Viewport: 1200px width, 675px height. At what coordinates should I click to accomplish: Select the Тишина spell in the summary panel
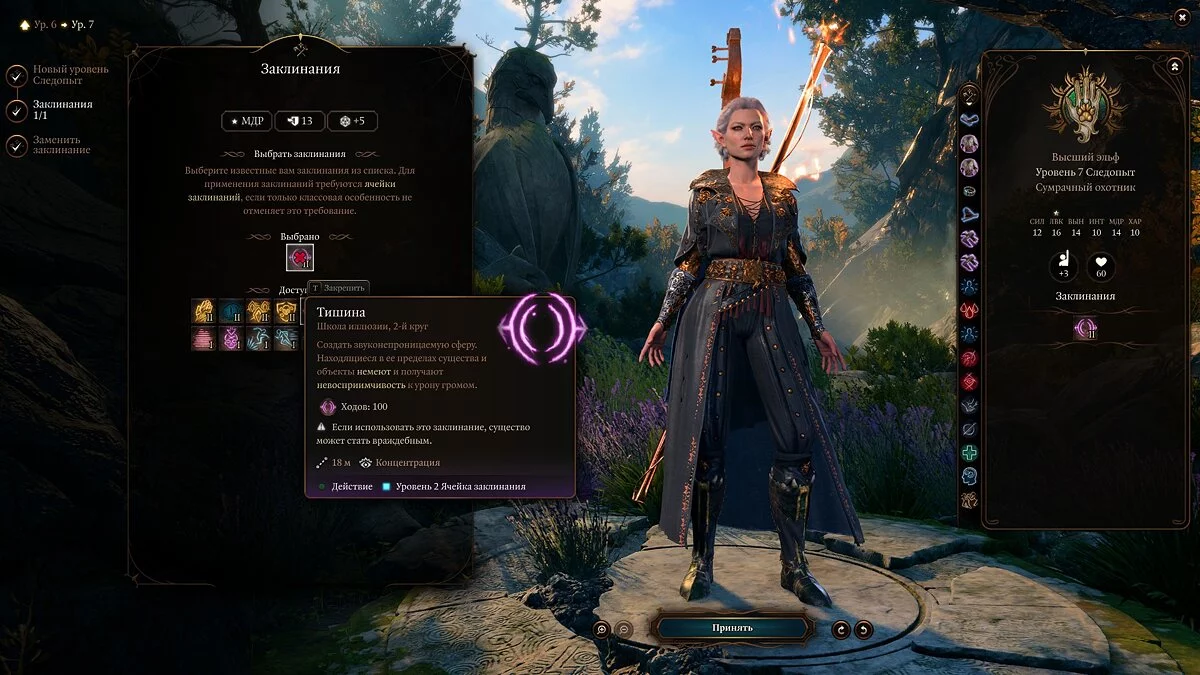coord(1085,328)
